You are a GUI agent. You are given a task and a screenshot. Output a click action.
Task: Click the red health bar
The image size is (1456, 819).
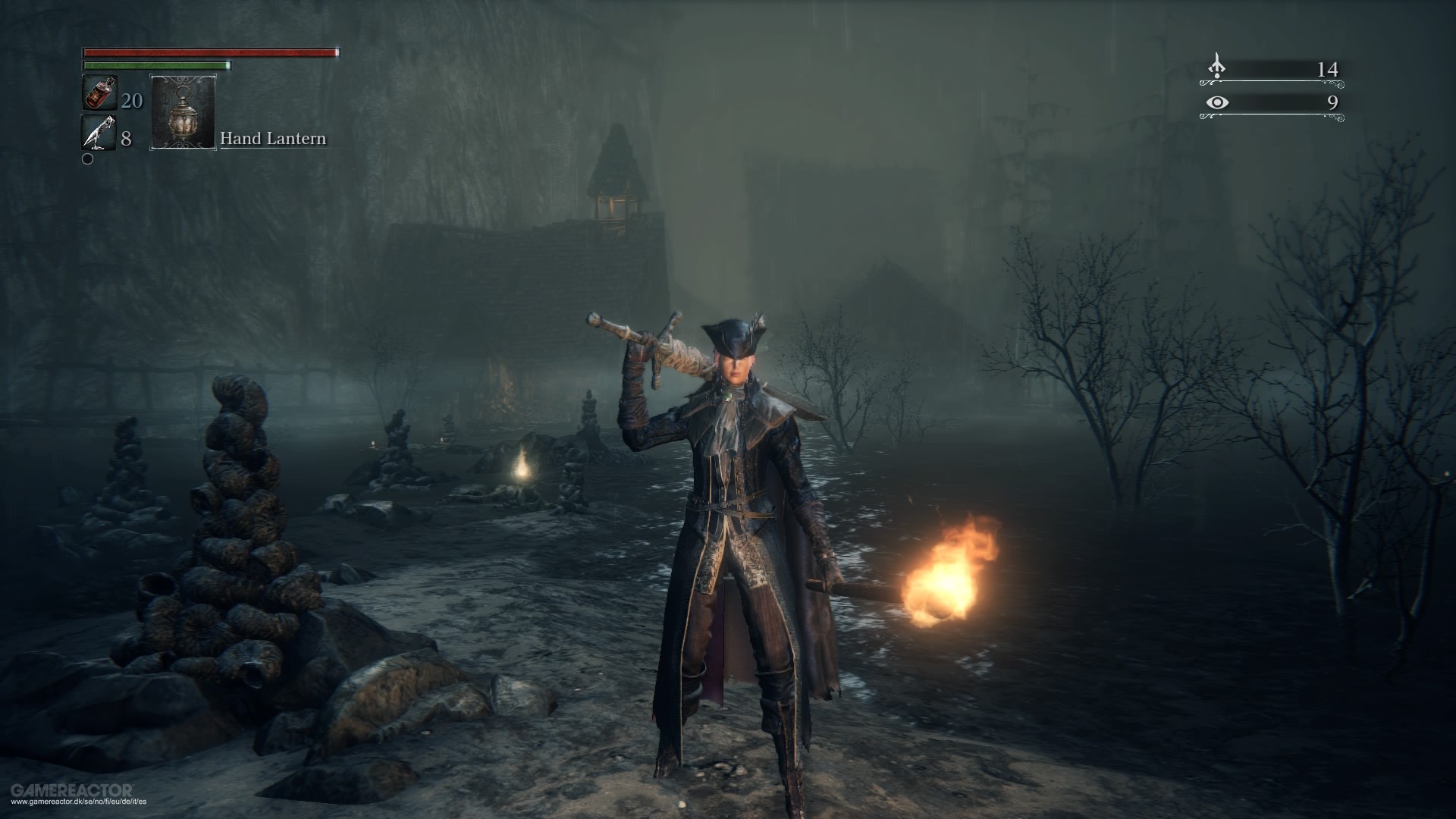coord(211,52)
